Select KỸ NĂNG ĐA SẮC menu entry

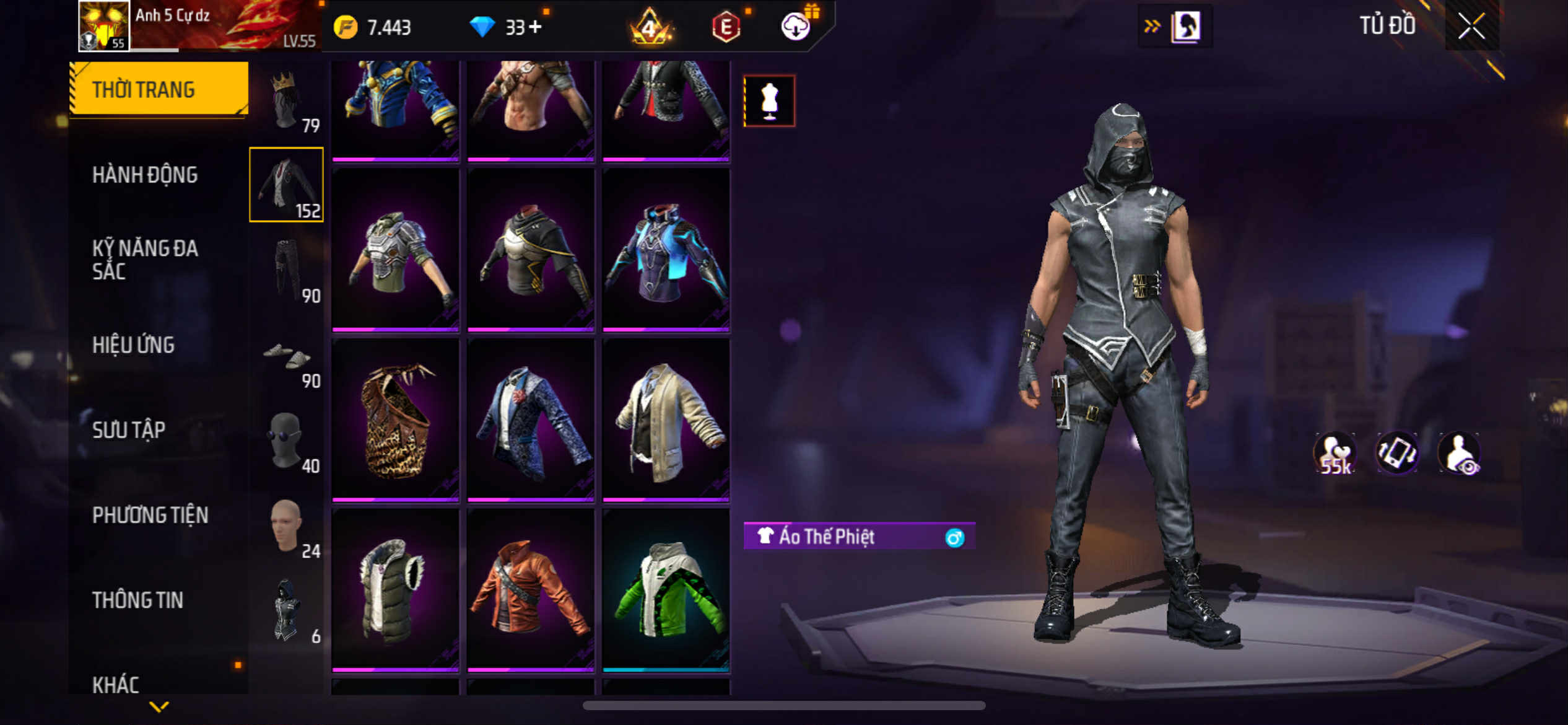click(145, 260)
